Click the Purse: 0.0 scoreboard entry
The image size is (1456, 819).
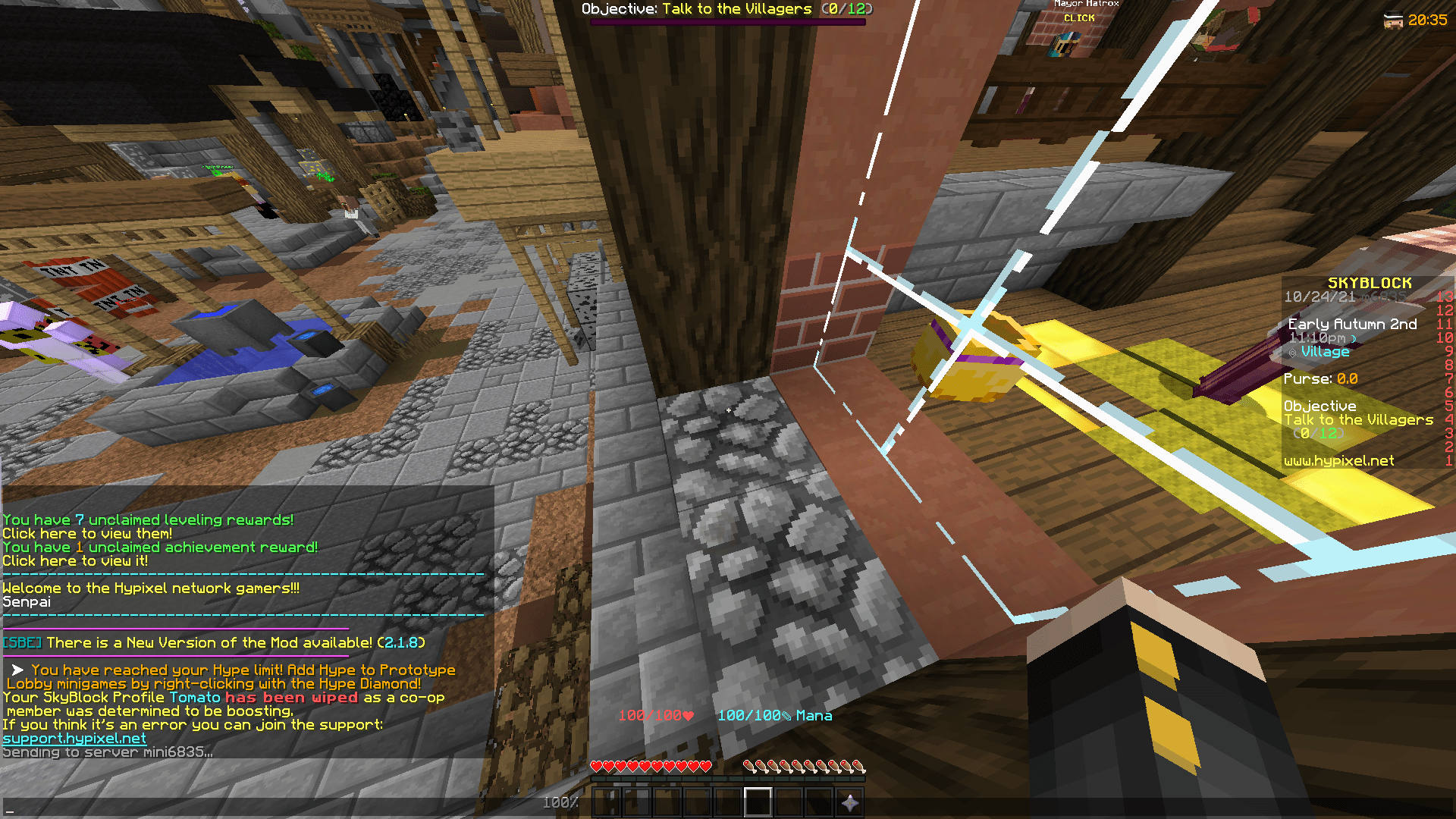pos(1319,378)
